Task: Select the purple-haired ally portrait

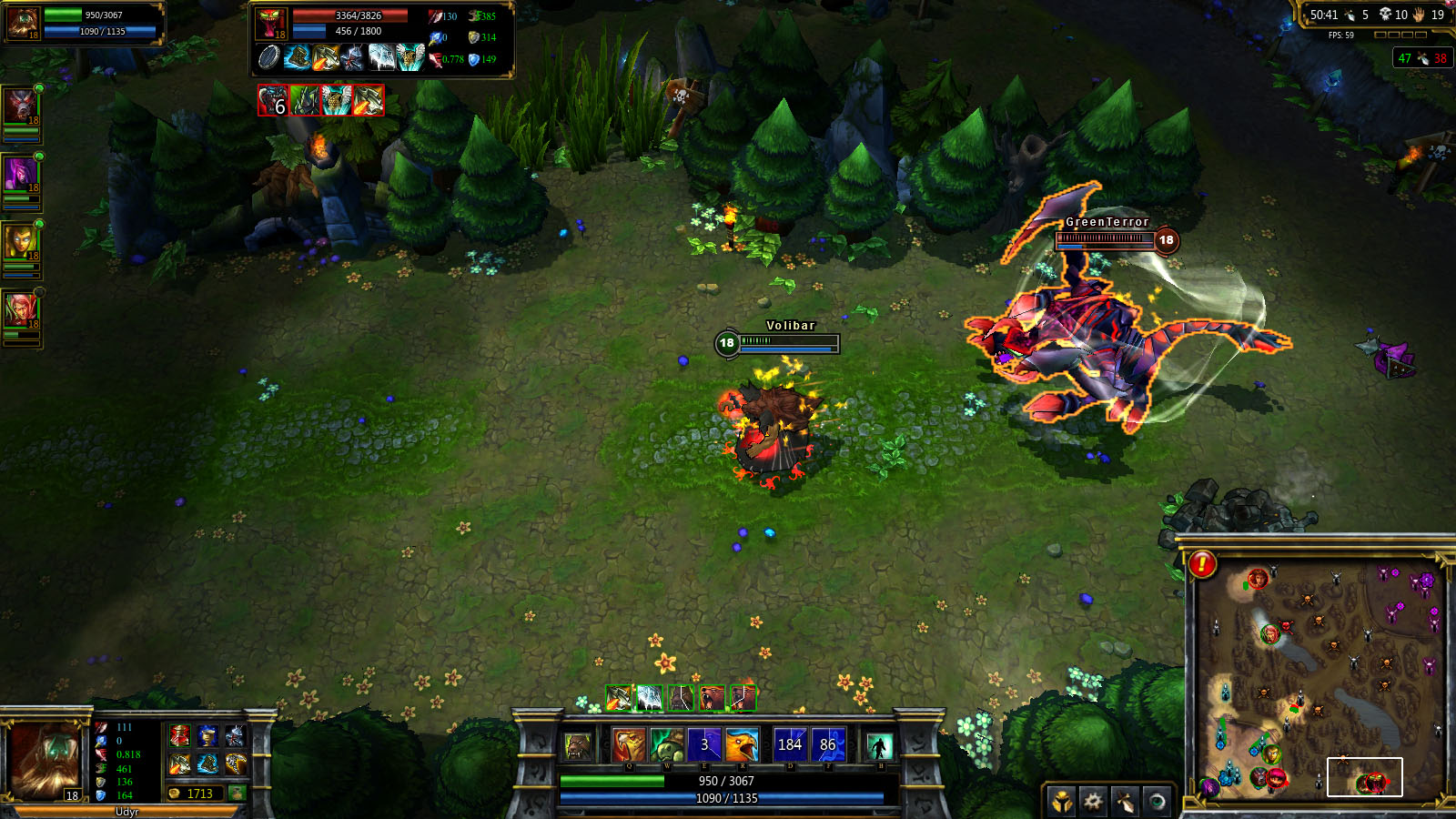Action: pos(20,173)
